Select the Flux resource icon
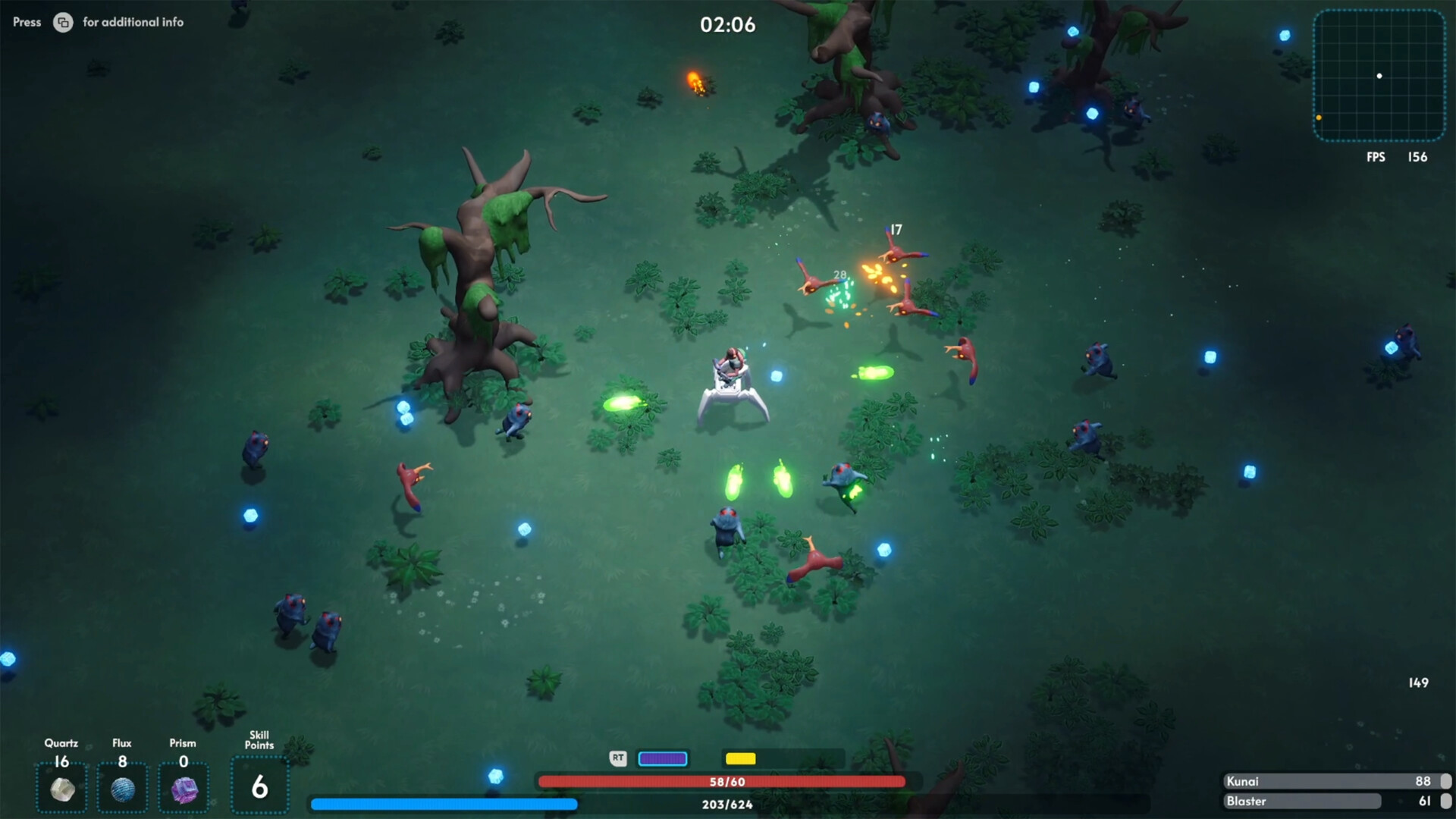The image size is (1456, 819). coord(123,789)
